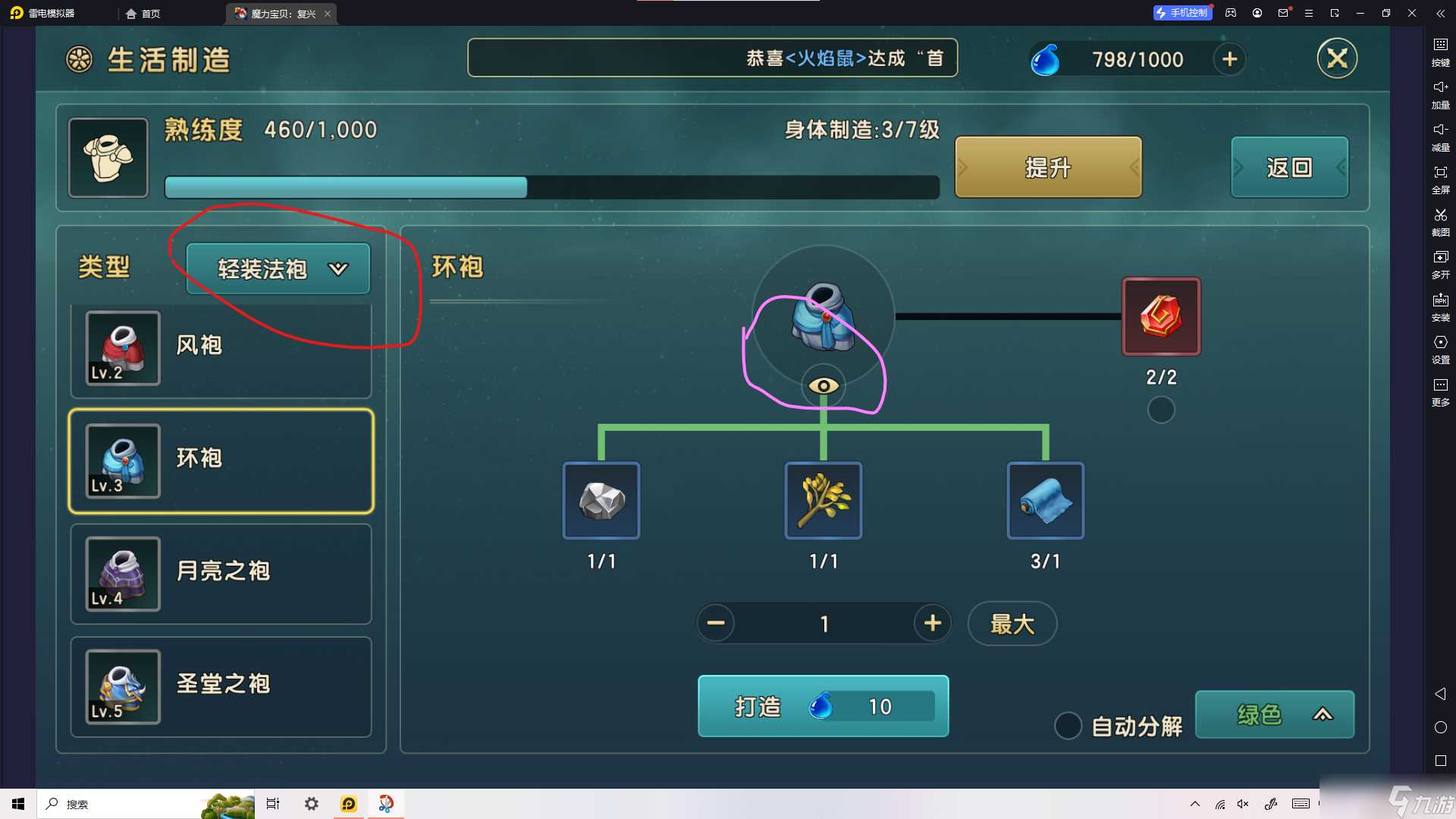
Task: Select the radio circle below 2/2 gem
Action: click(x=1161, y=409)
